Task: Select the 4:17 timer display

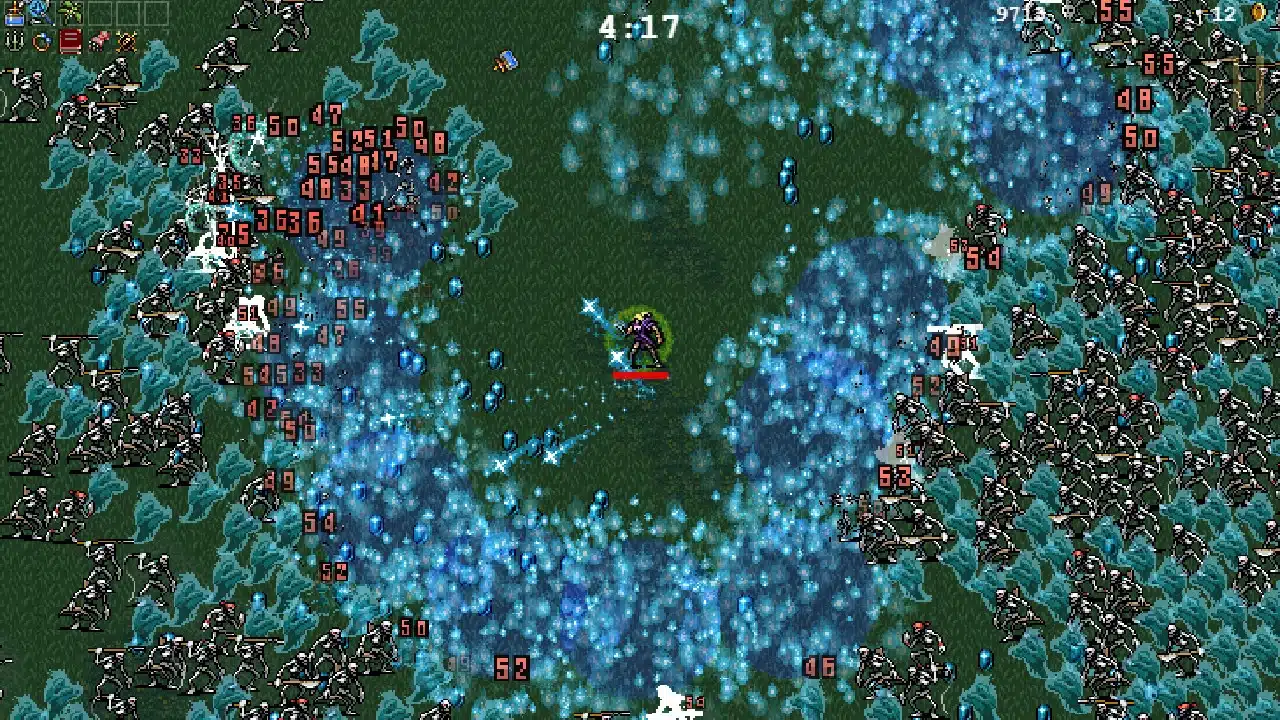Action: pos(639,27)
